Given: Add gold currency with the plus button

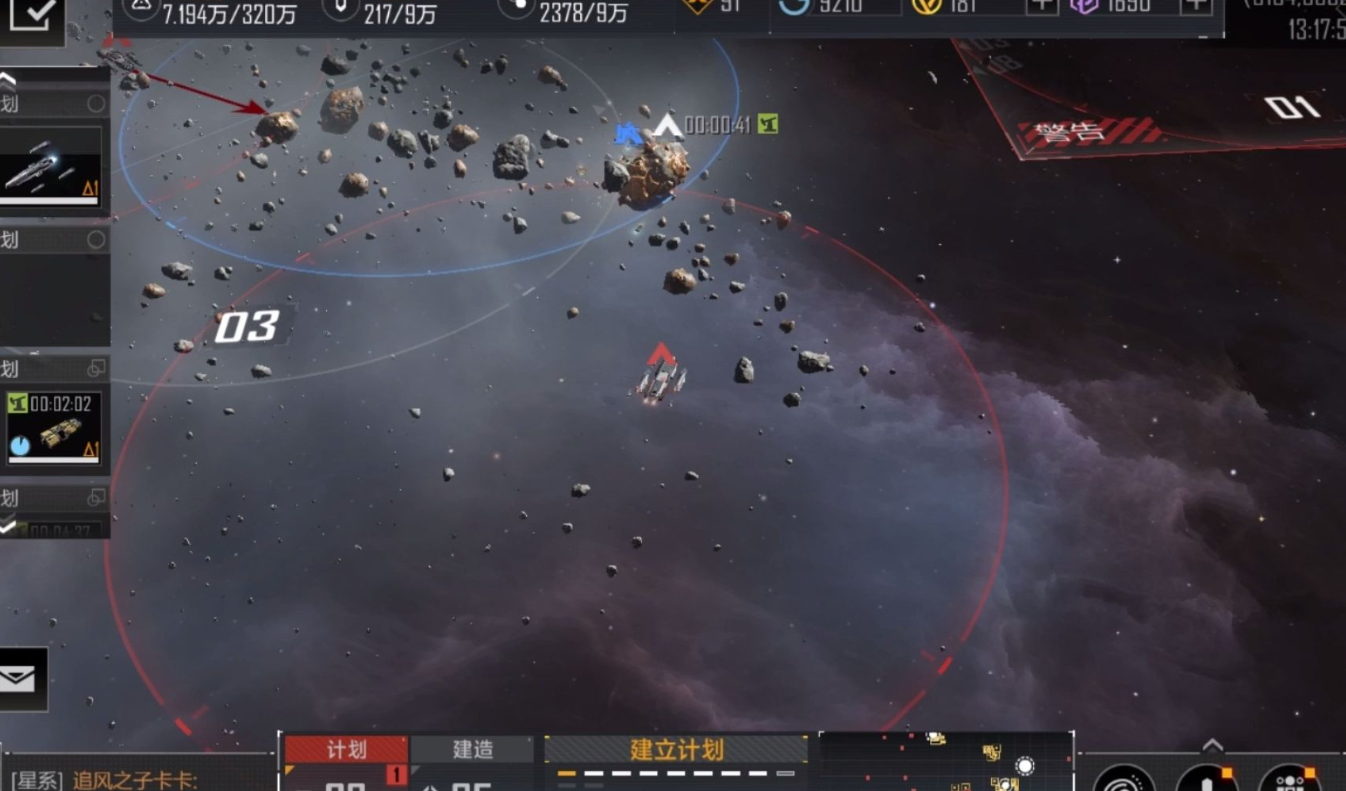Looking at the screenshot, I should [x=1042, y=5].
